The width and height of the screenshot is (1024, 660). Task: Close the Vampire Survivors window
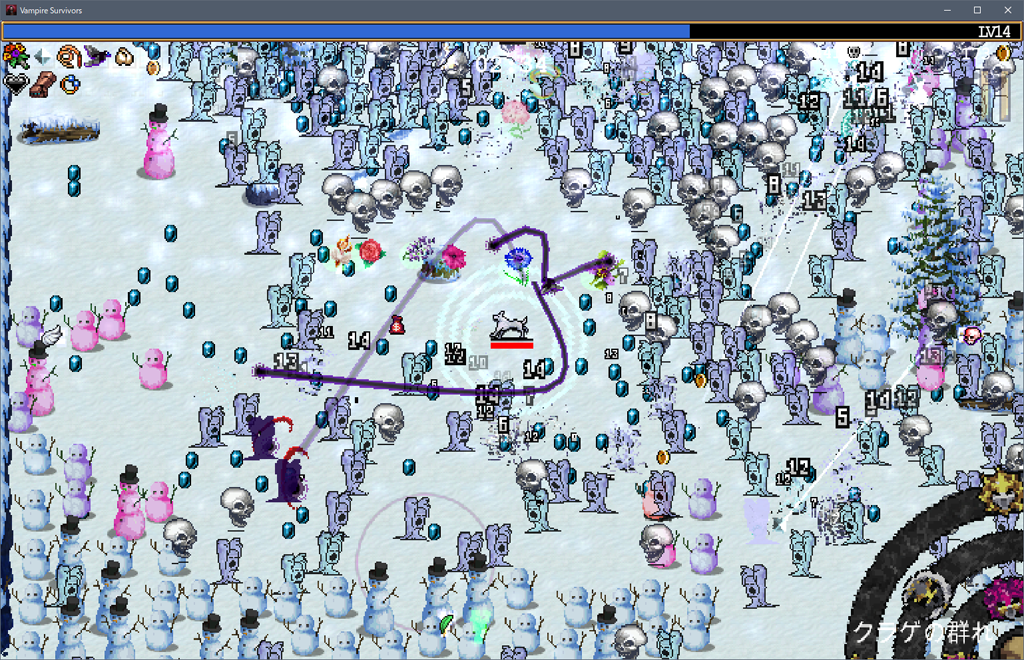pos(1007,10)
